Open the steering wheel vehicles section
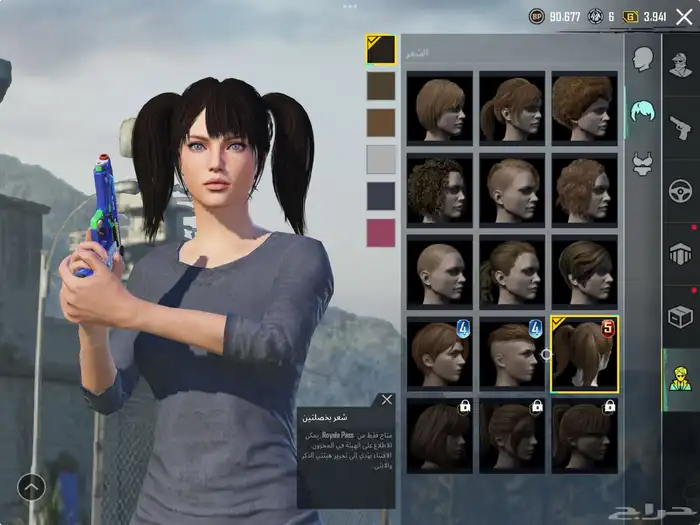 pos(681,190)
